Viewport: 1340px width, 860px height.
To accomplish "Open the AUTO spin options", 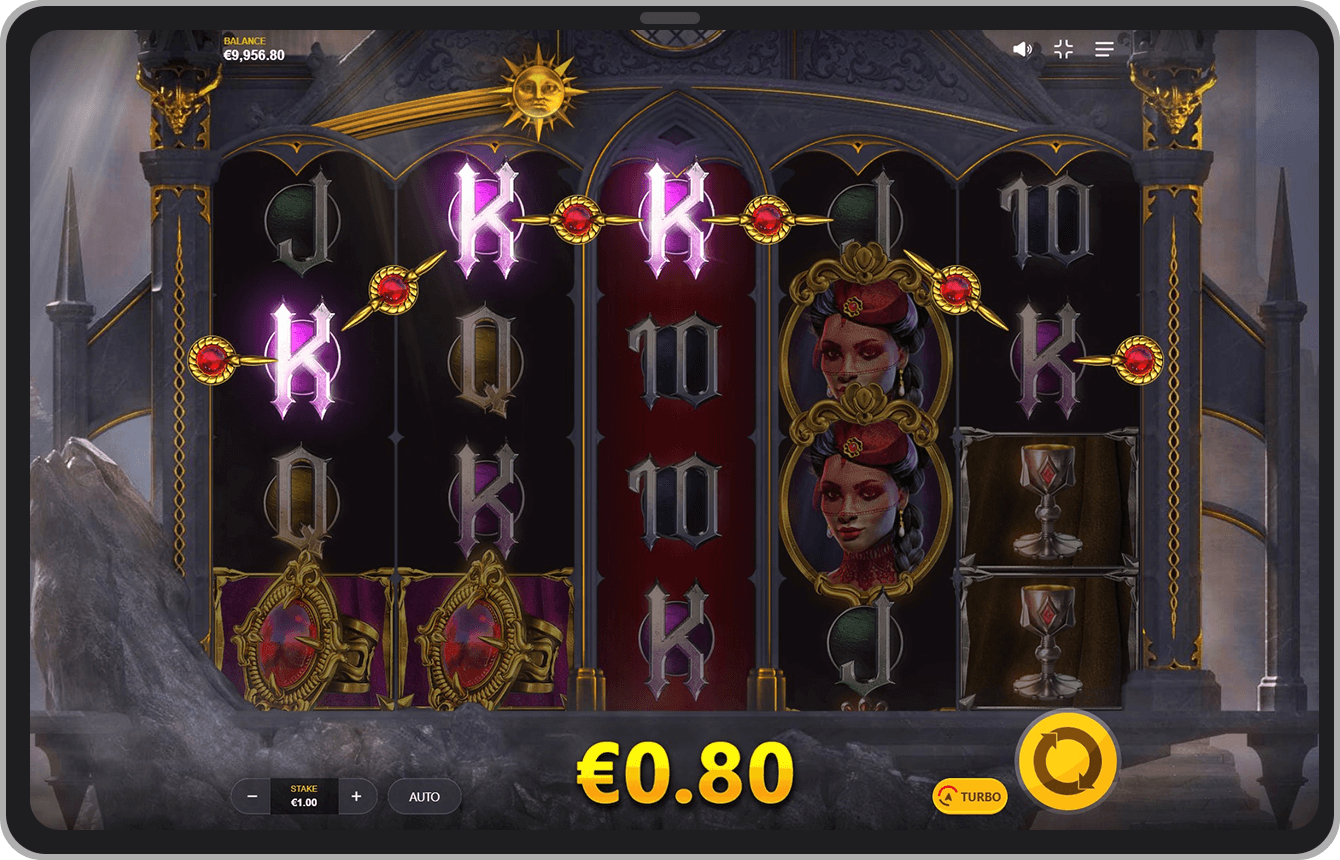I will click(424, 796).
